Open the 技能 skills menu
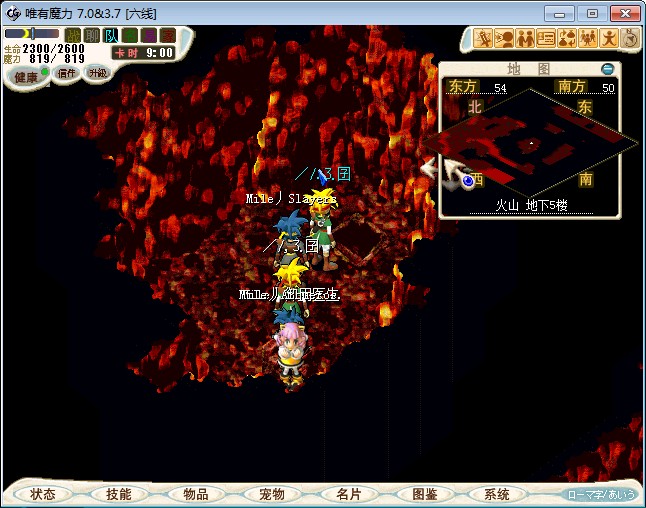This screenshot has height=508, width=646. click(118, 494)
